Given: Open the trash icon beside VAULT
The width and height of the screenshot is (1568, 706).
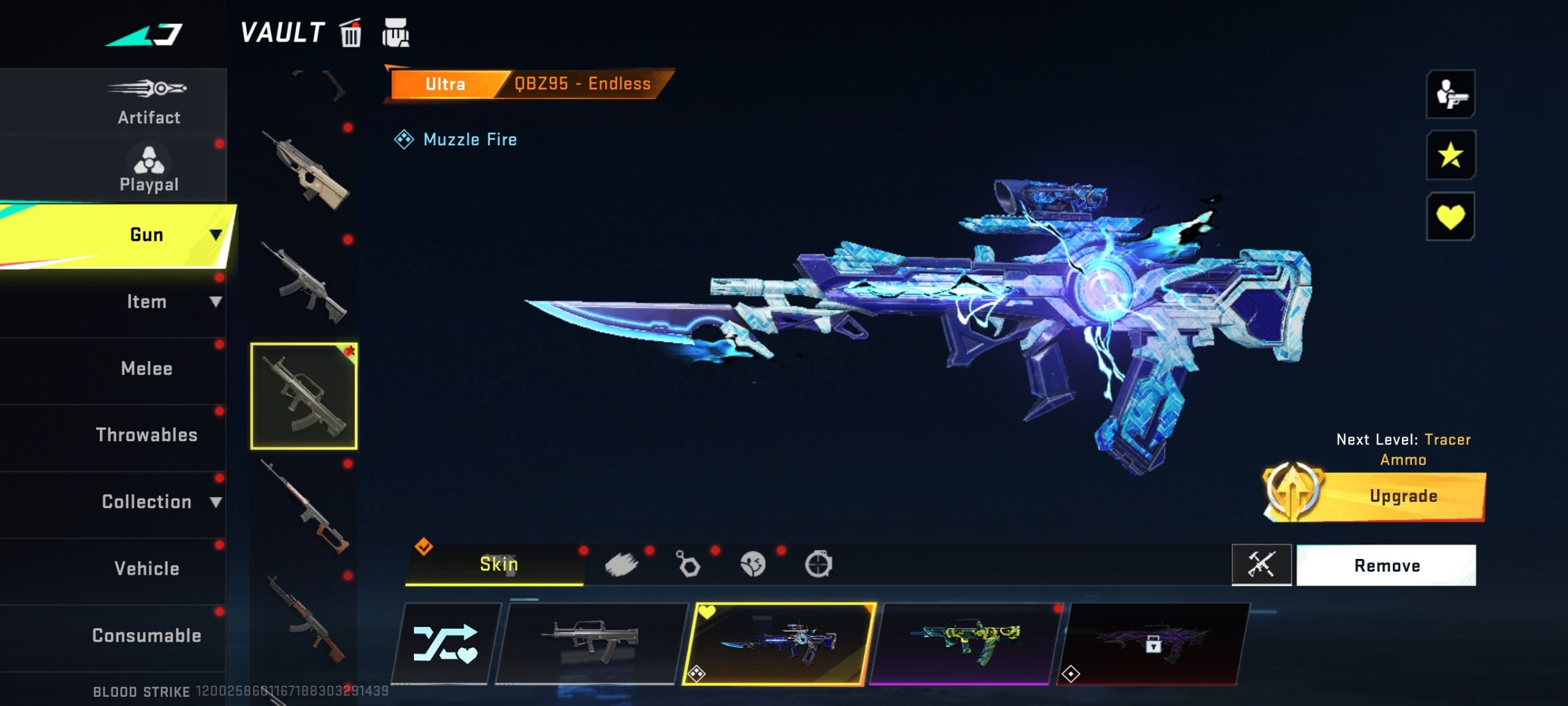Looking at the screenshot, I should [x=350, y=34].
